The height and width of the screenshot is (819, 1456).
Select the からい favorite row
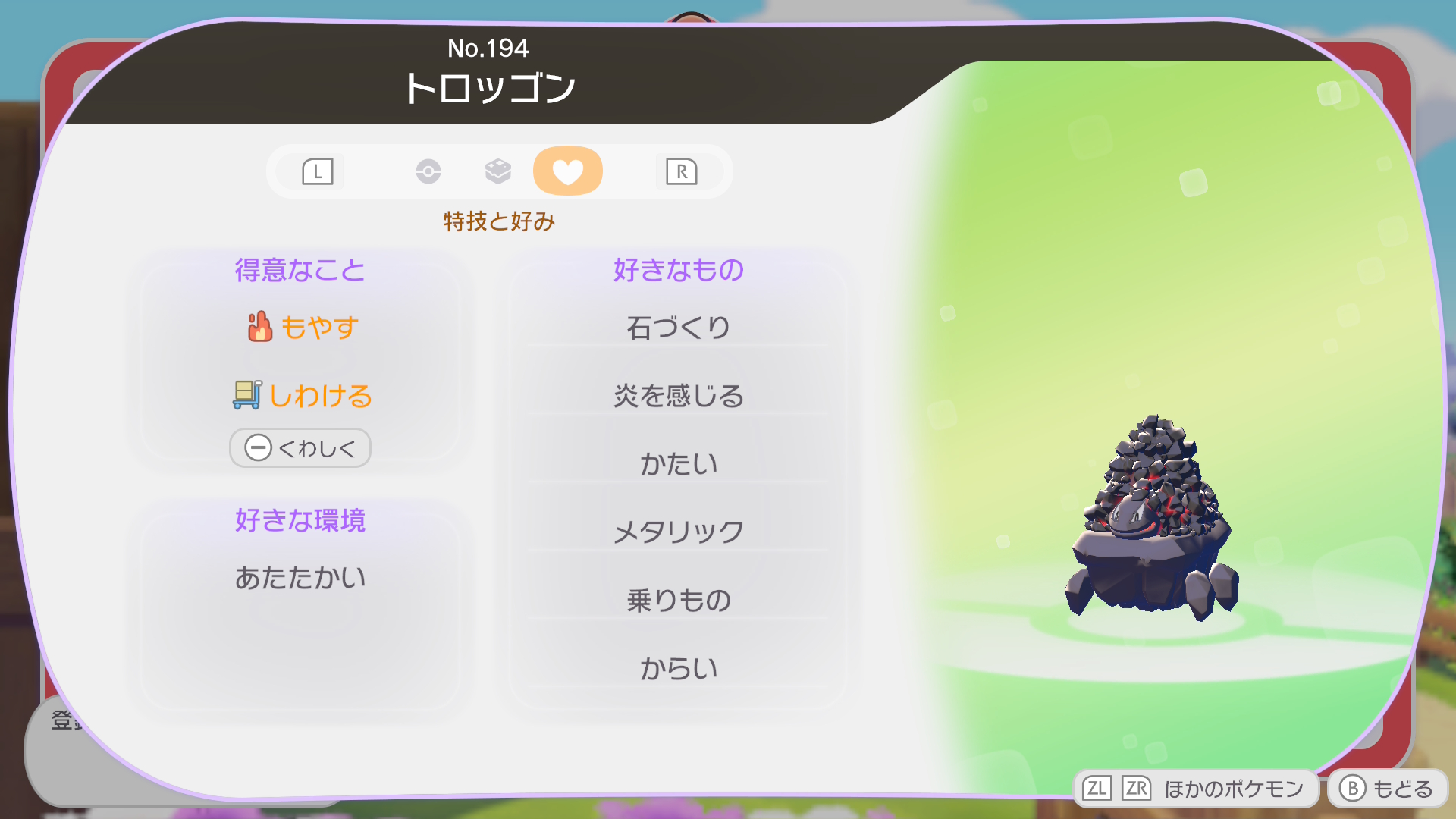(x=678, y=669)
